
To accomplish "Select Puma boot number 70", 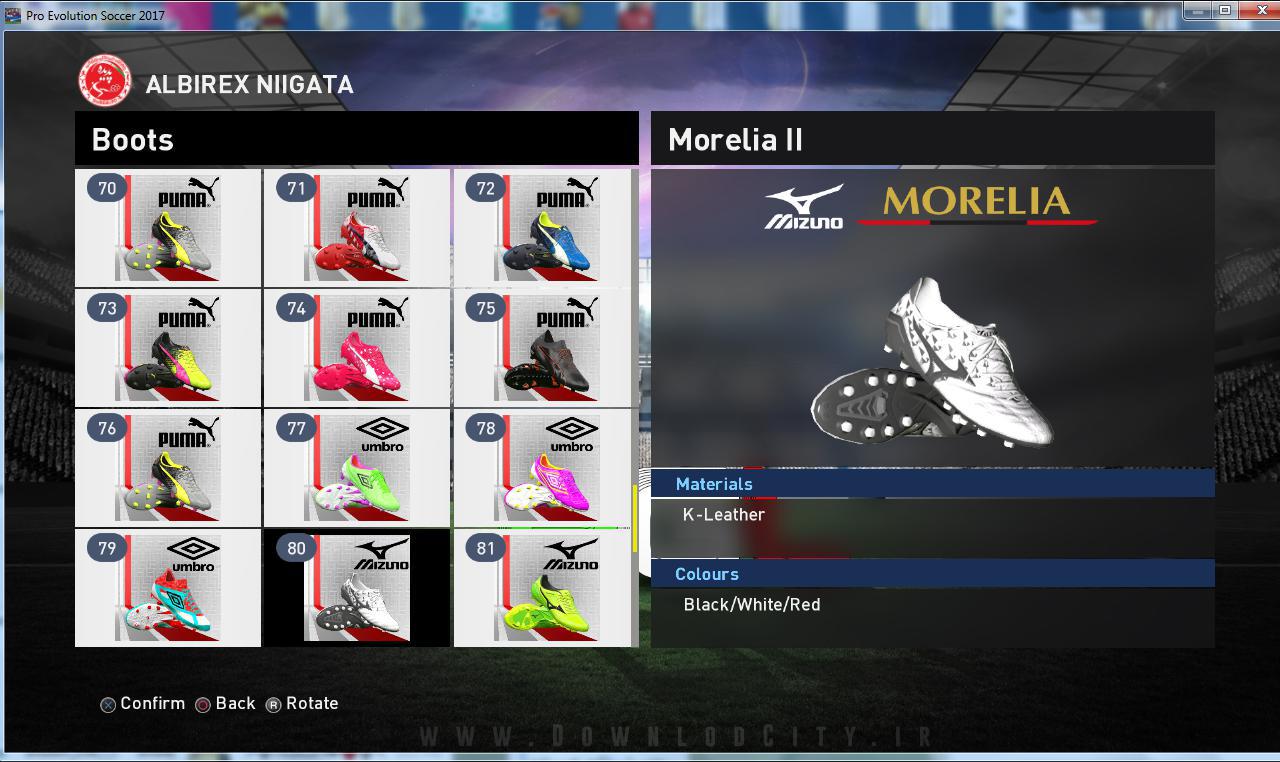I will tap(168, 227).
